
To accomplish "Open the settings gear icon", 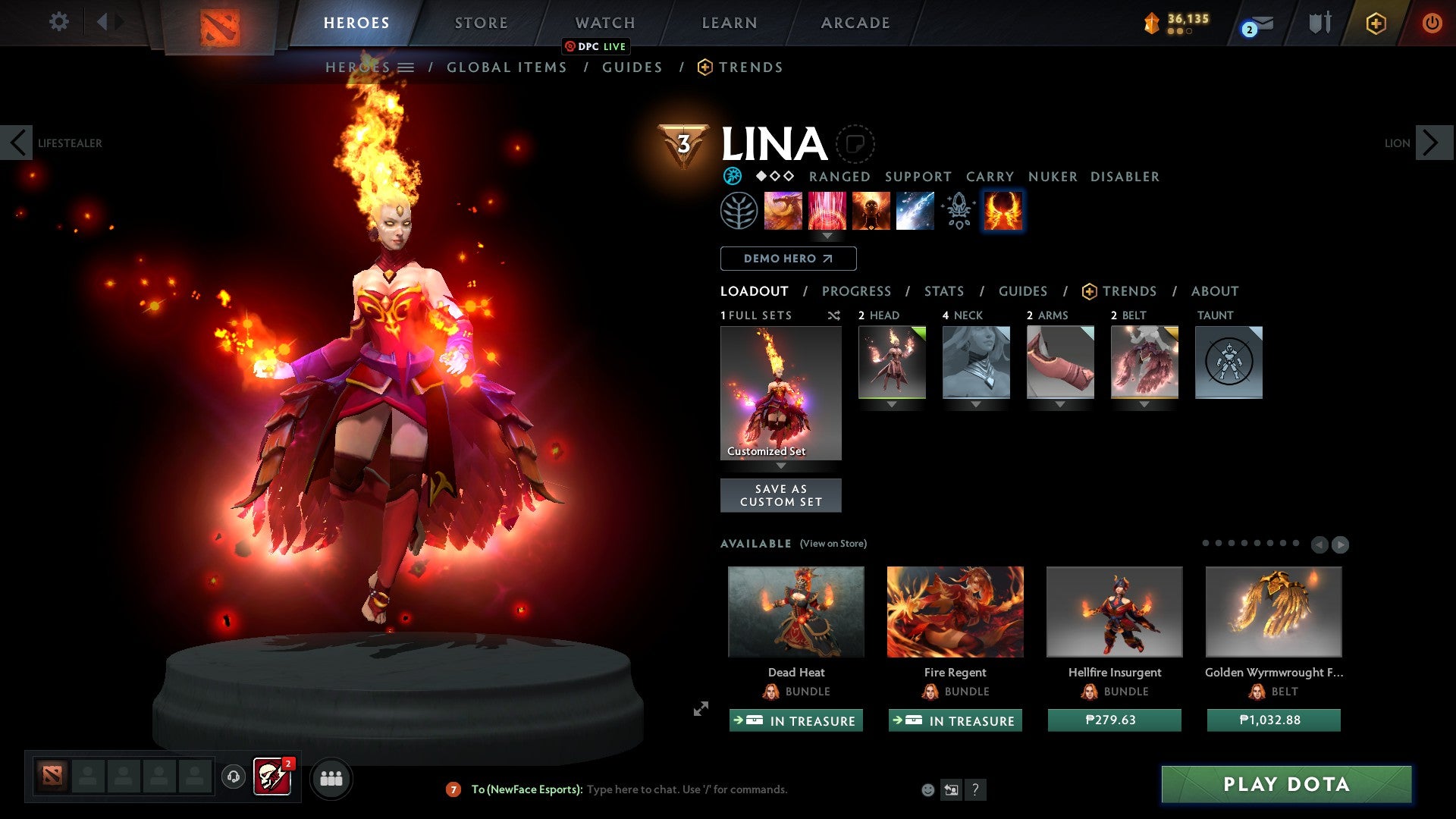I will (x=58, y=22).
